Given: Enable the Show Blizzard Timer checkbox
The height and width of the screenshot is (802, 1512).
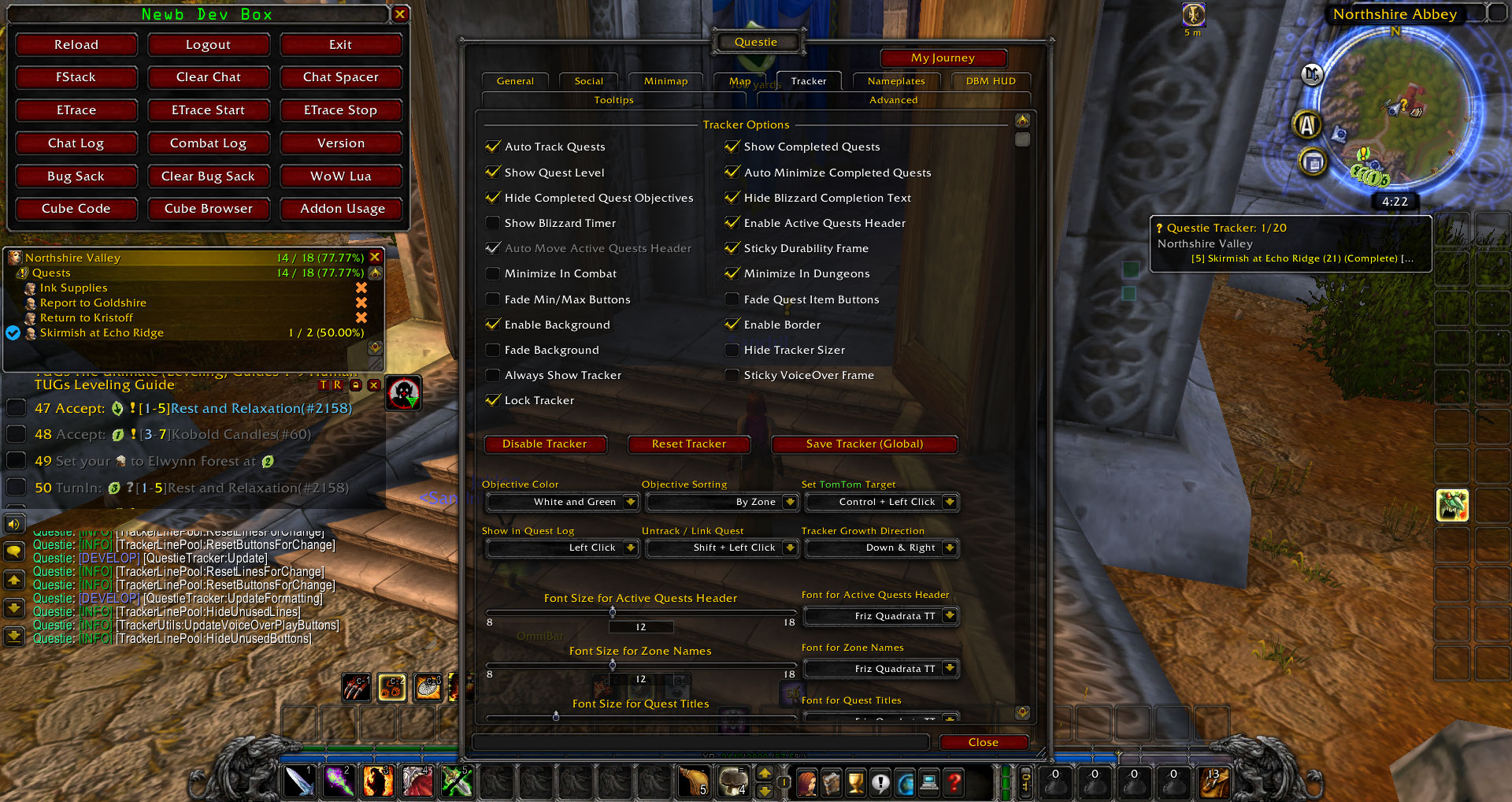Looking at the screenshot, I should coord(493,223).
